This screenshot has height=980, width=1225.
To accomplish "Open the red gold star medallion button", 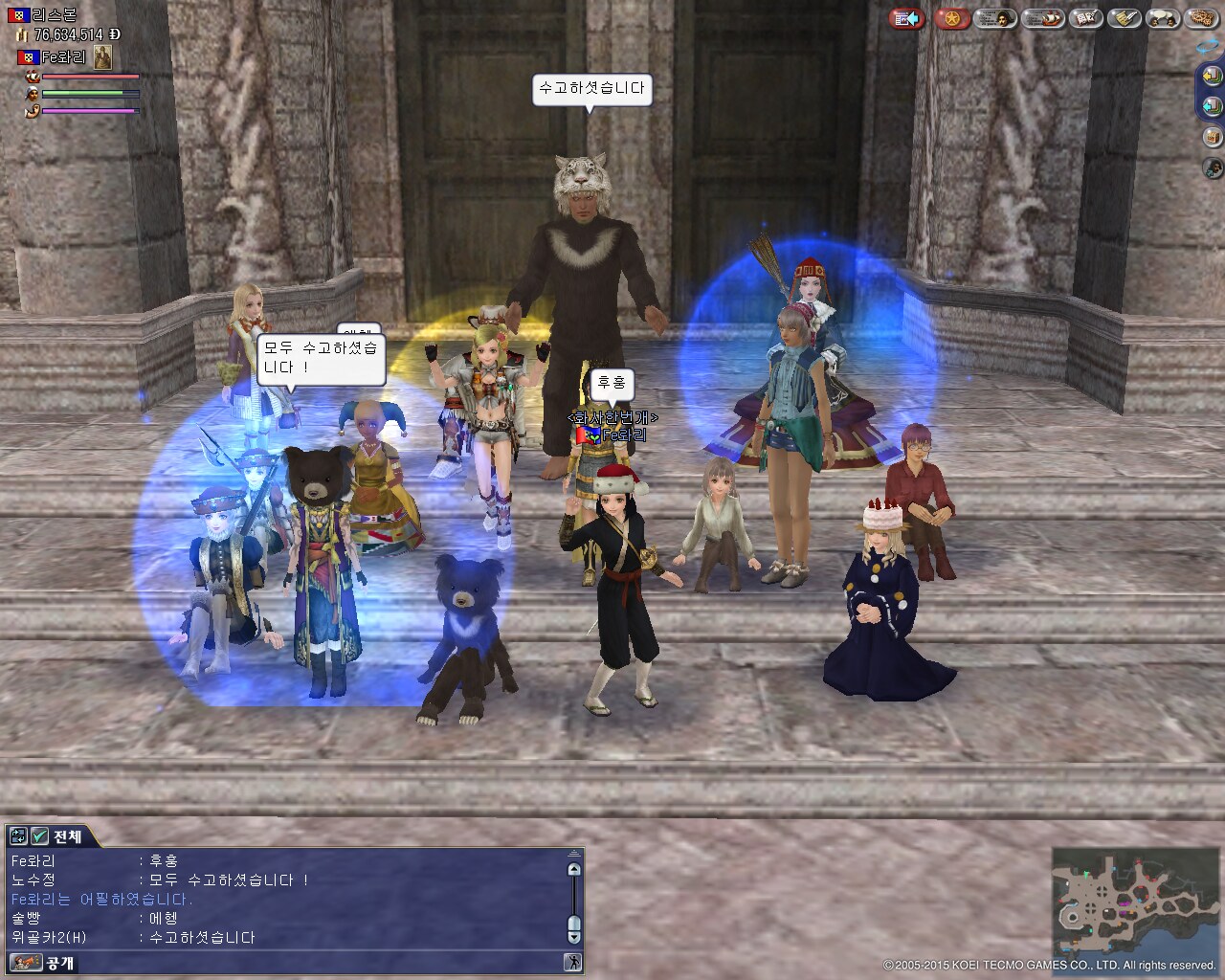I will click(x=952, y=18).
